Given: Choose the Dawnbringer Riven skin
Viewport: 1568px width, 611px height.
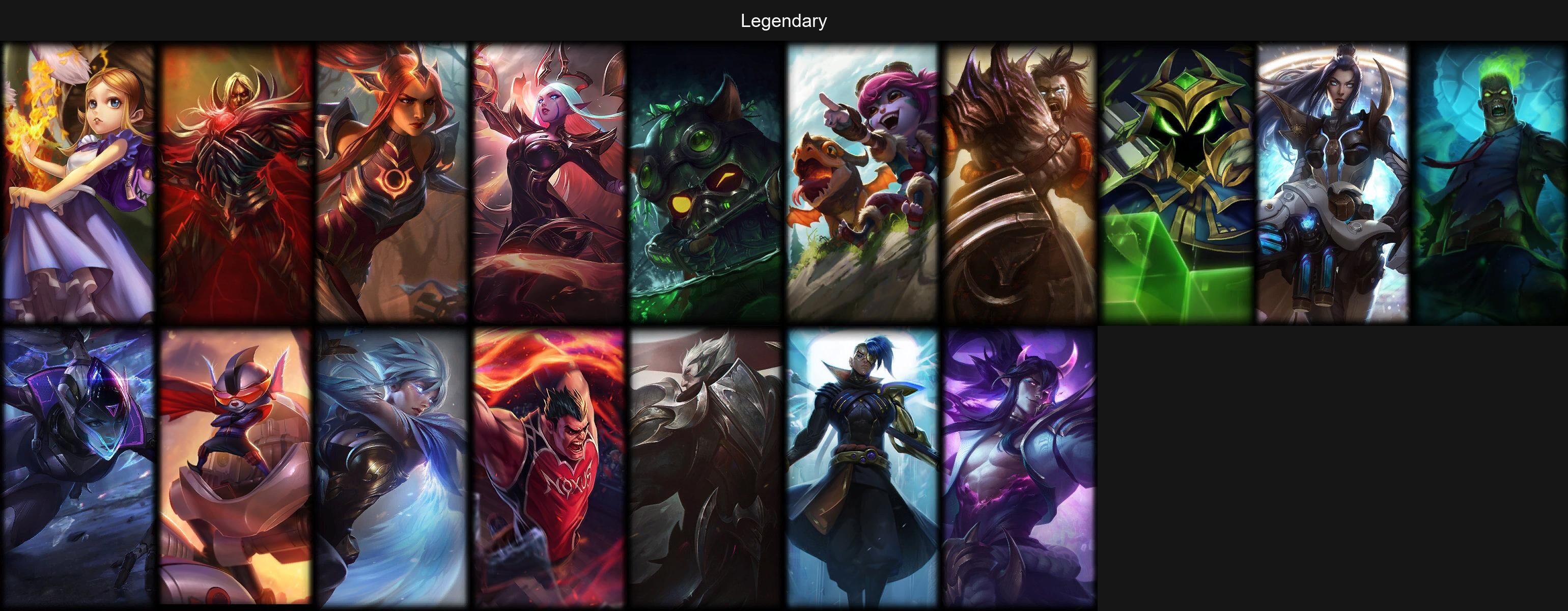Looking at the screenshot, I should click(x=392, y=468).
